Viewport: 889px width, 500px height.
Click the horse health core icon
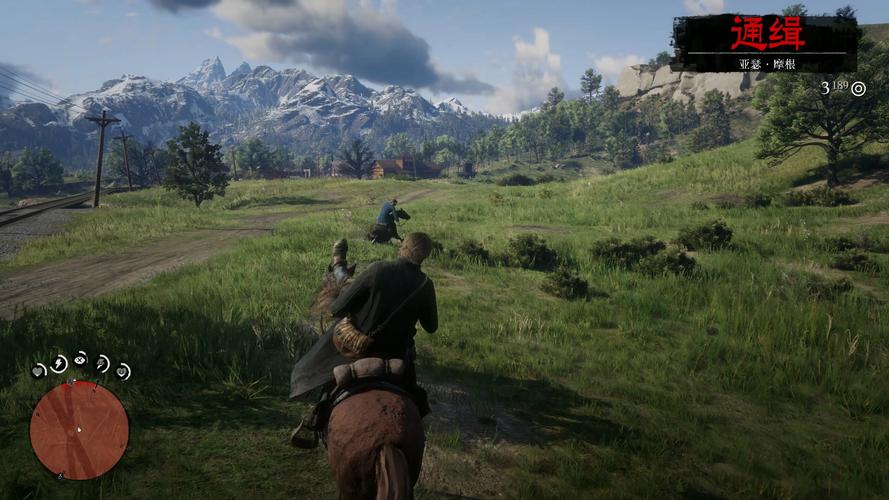pos(122,371)
